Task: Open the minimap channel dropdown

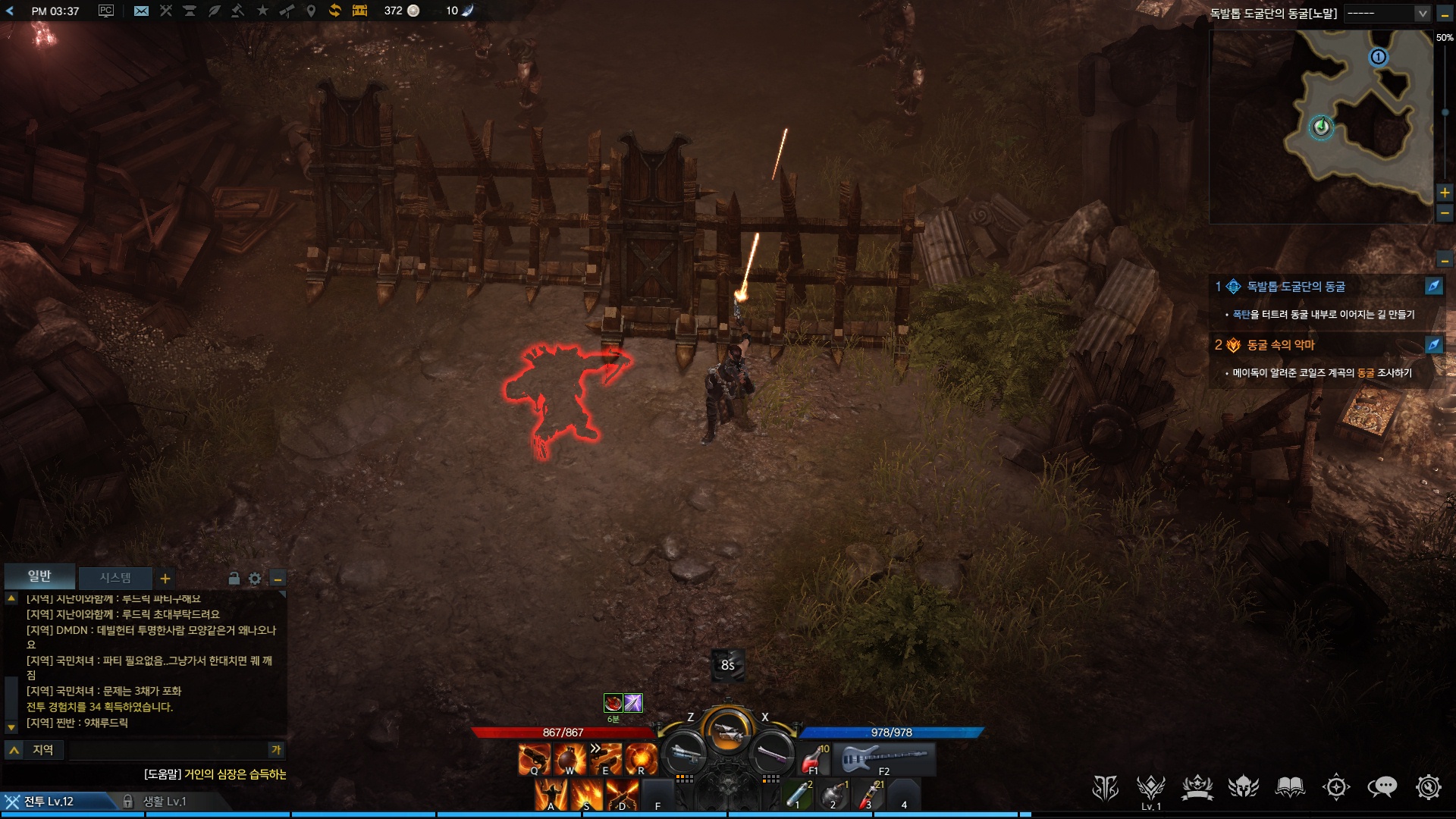Action: tap(1422, 13)
